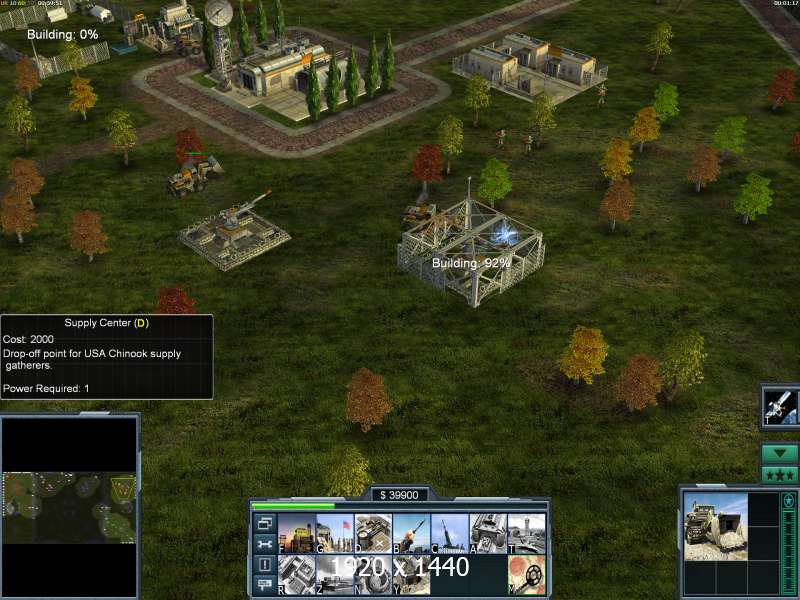This screenshot has height=600, width=800.
Task: Click the wrench button on command bar
Action: coord(265,544)
